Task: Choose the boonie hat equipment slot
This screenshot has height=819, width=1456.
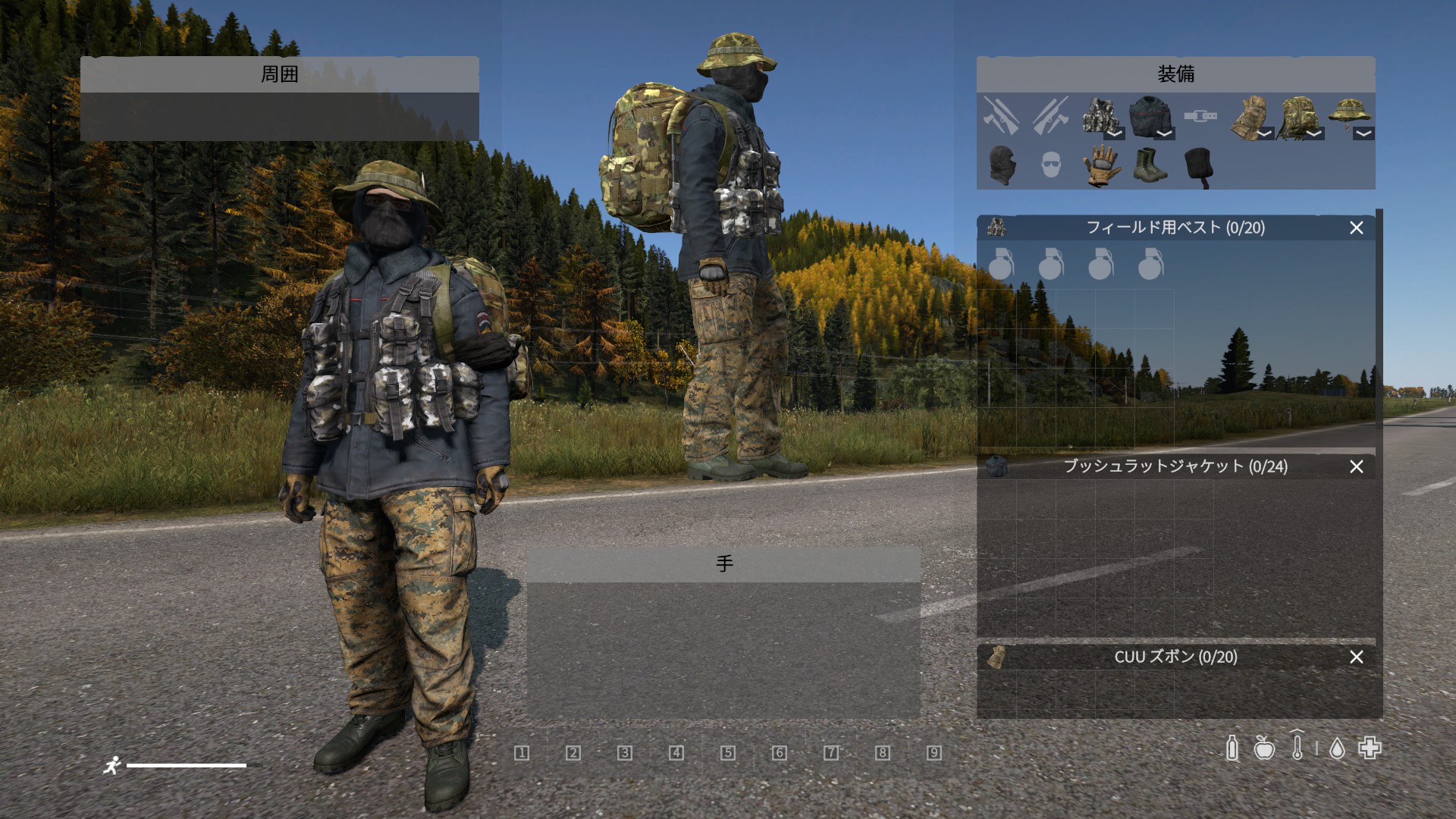Action: pos(1348,114)
